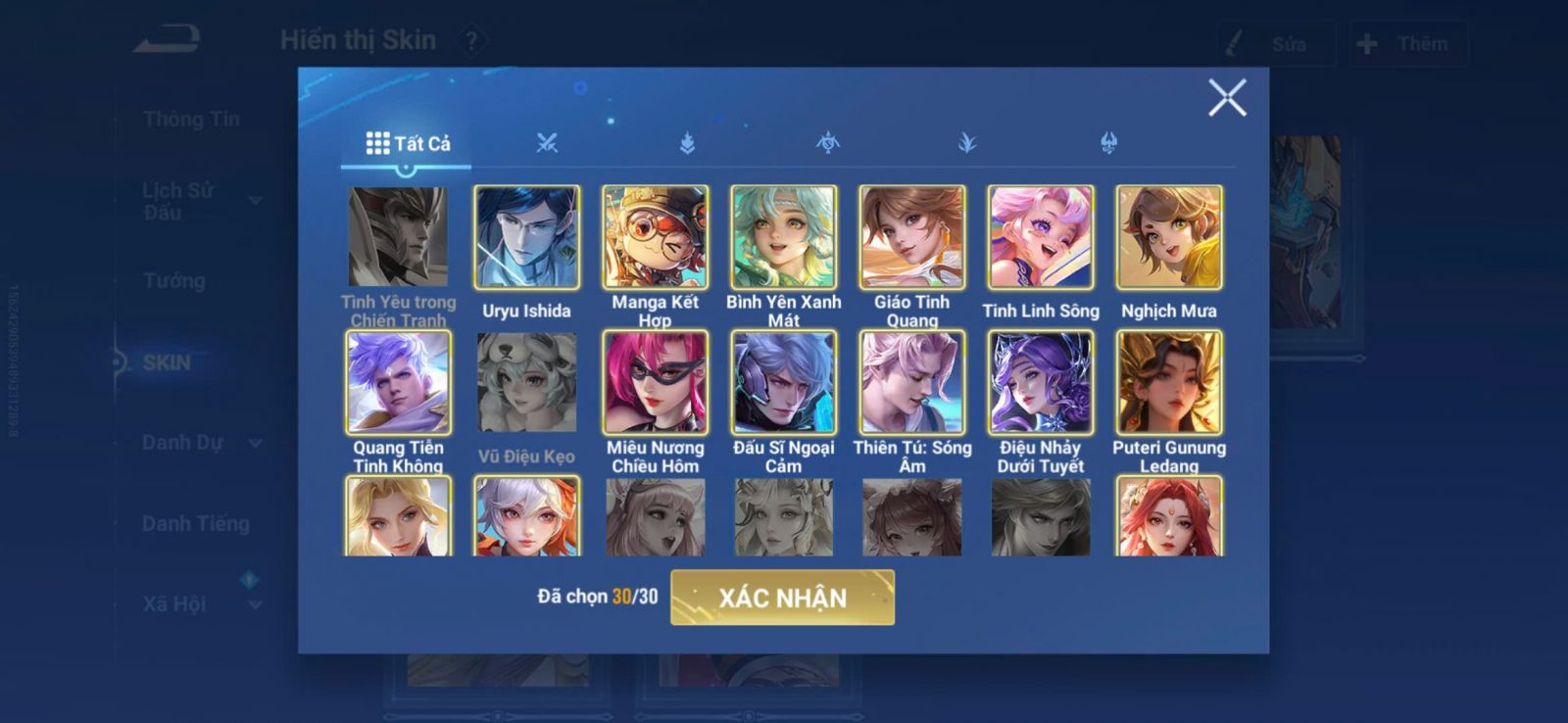Select the Uryu Ishida skin
1568x723 pixels.
(x=526, y=238)
